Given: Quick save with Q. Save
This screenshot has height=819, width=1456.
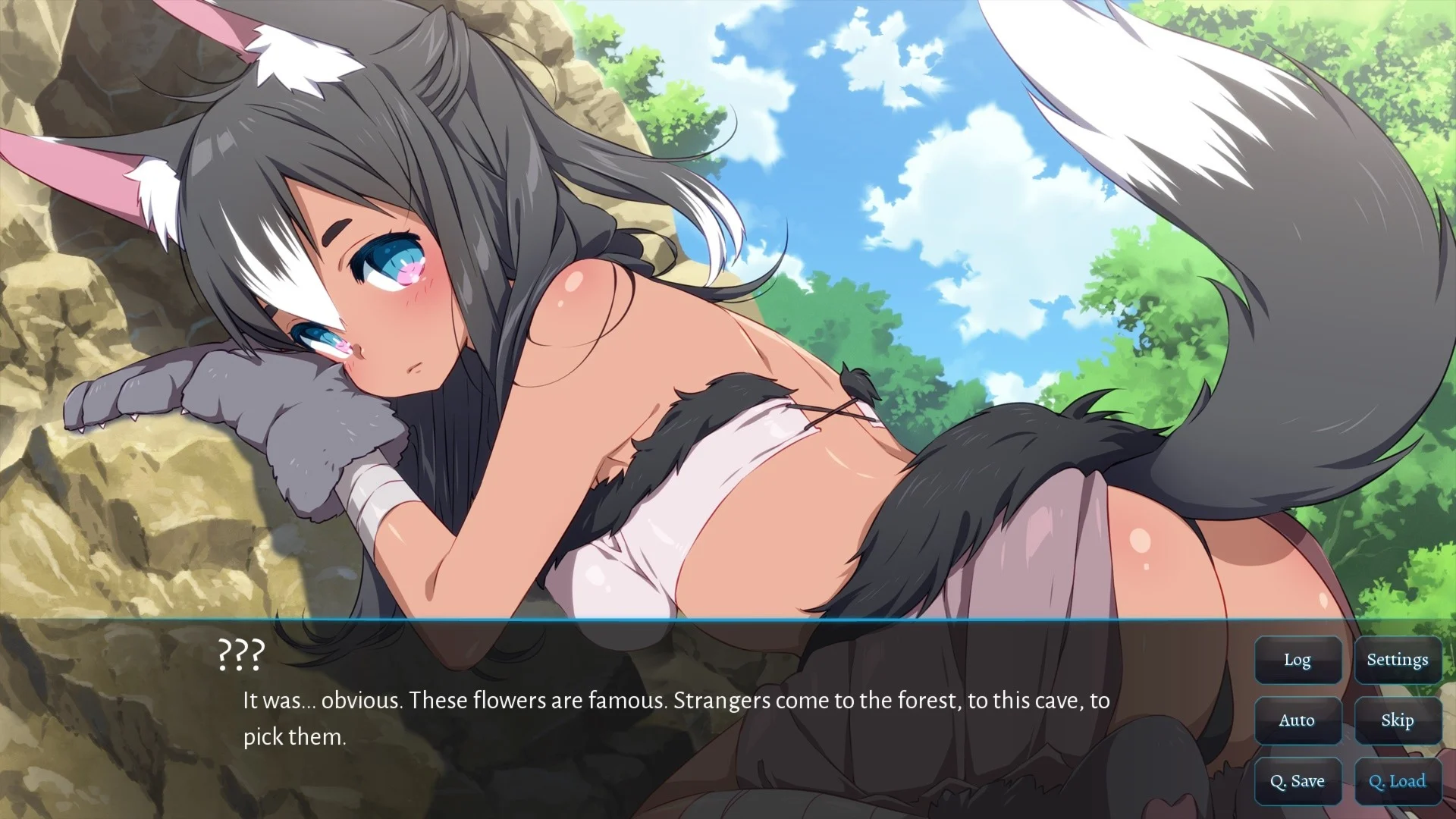Looking at the screenshot, I should coord(1298,781).
